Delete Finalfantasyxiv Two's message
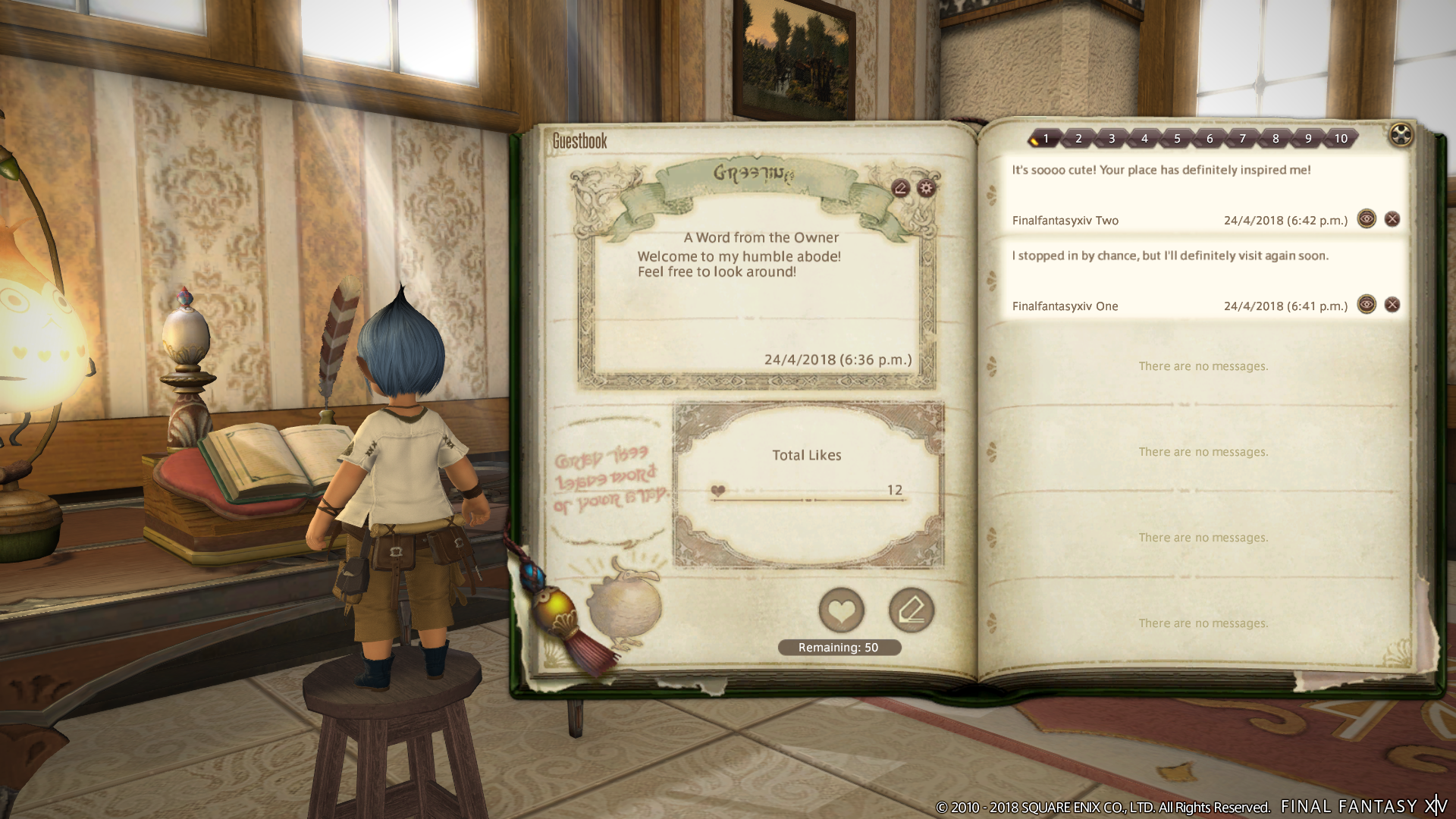Viewport: 1456px width, 819px height. pos(1392,219)
